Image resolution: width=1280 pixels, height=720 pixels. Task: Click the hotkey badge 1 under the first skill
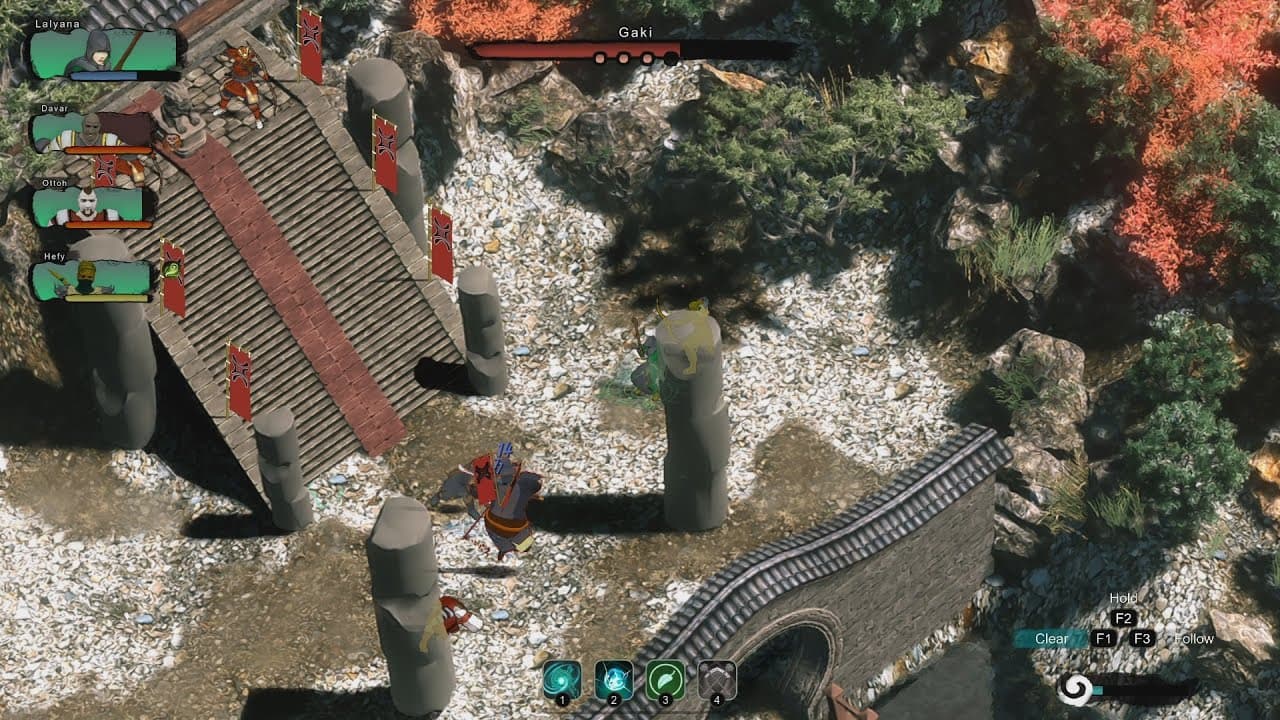point(563,700)
